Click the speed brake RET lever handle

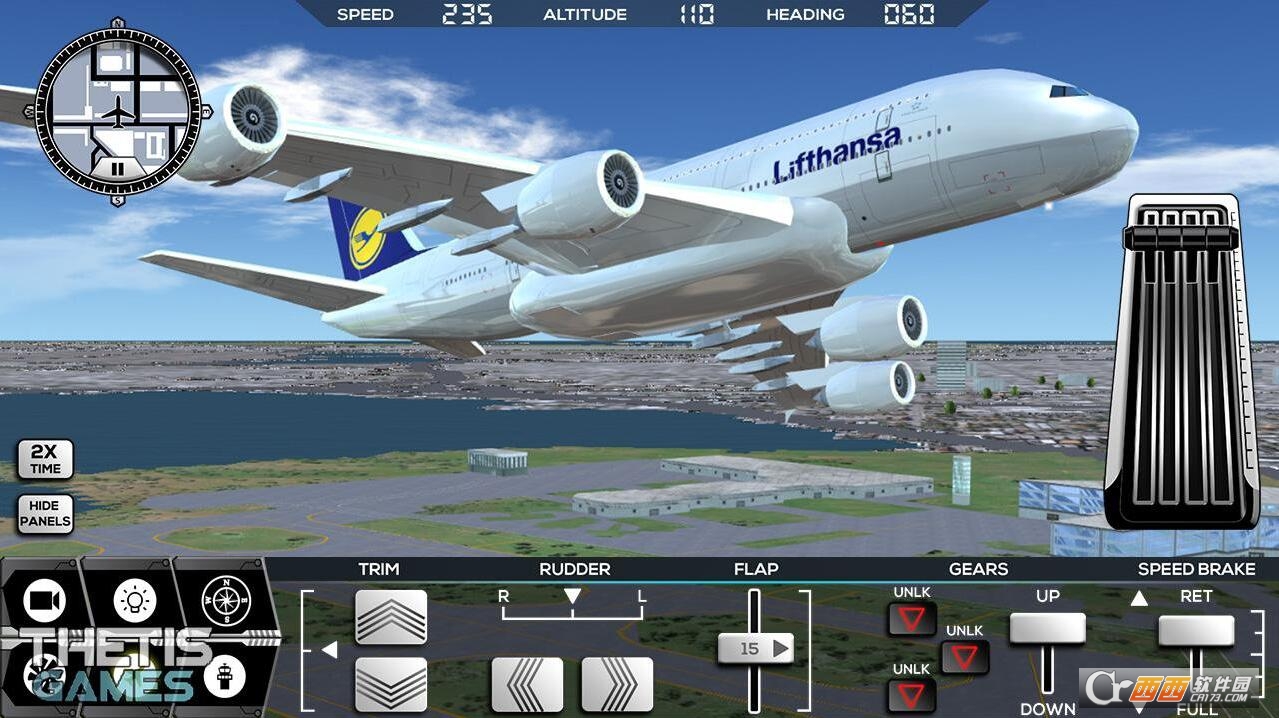click(x=1196, y=631)
